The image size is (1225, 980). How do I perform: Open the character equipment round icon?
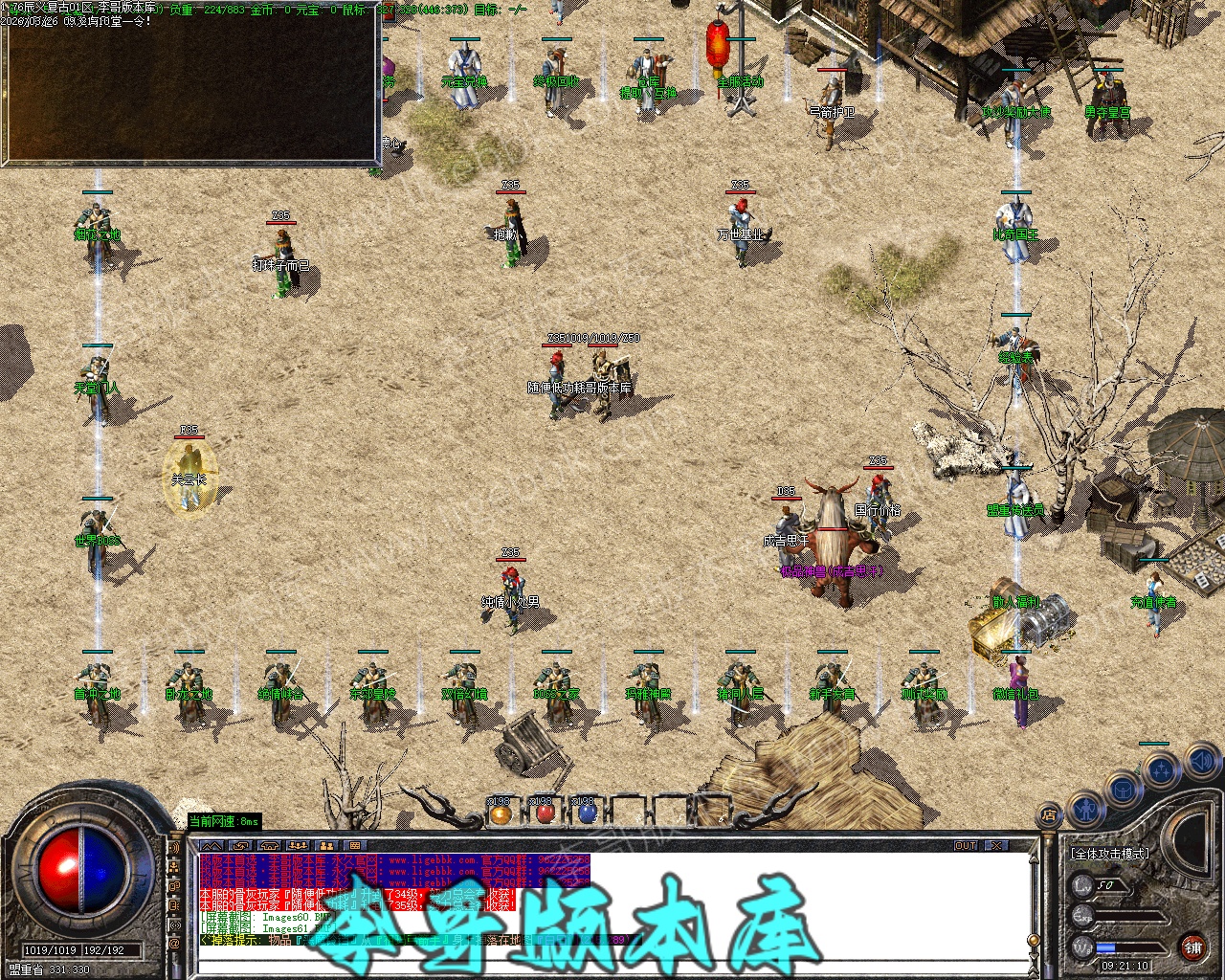click(1083, 810)
